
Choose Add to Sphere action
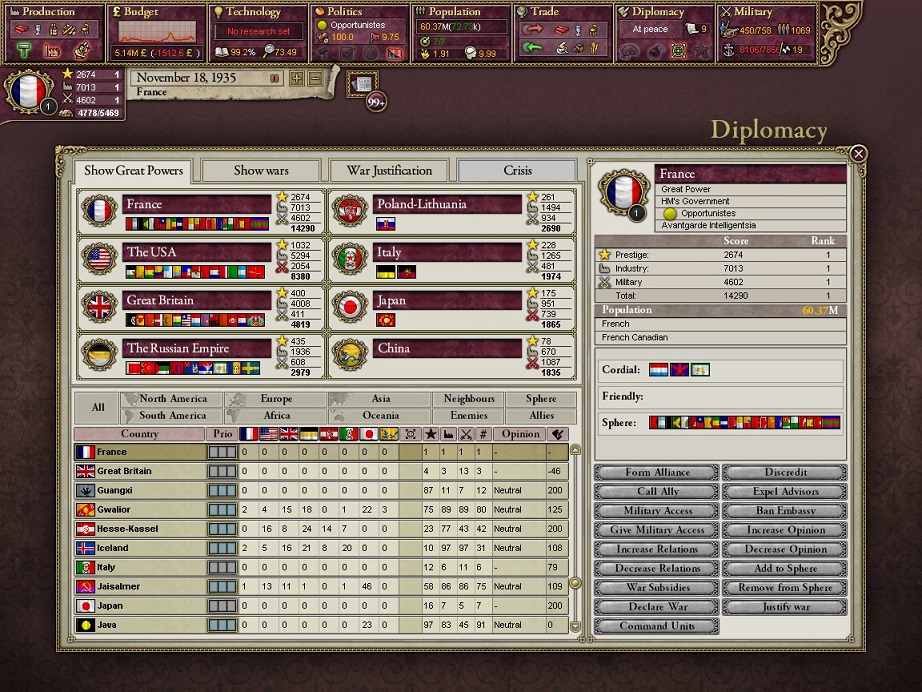[x=784, y=568]
